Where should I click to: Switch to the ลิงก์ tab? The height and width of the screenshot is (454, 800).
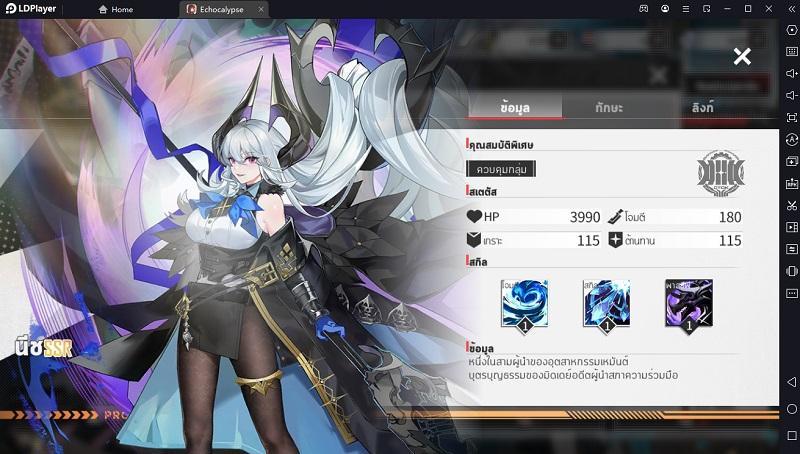[x=702, y=107]
